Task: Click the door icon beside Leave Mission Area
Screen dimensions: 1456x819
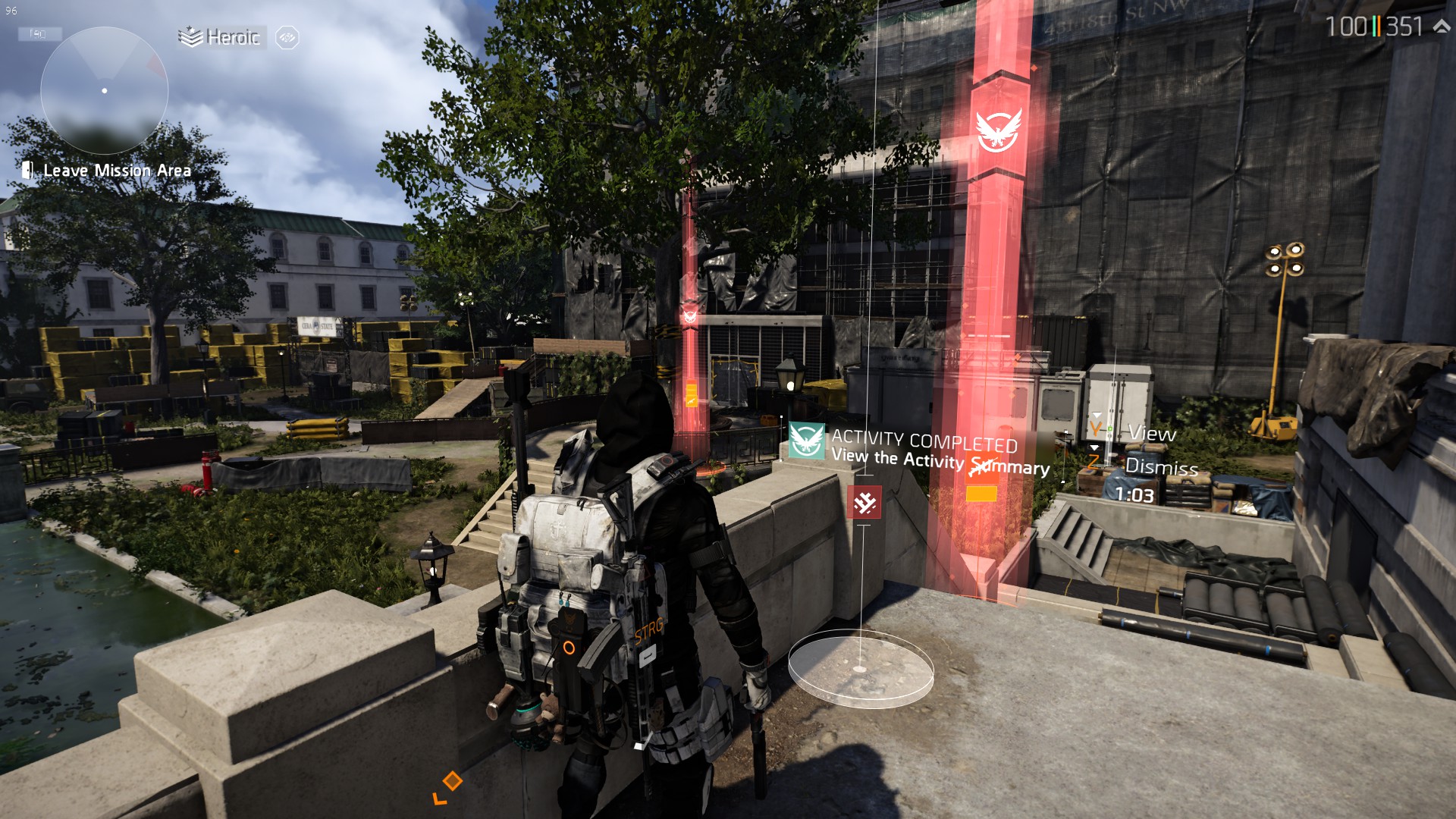Action: point(28,170)
